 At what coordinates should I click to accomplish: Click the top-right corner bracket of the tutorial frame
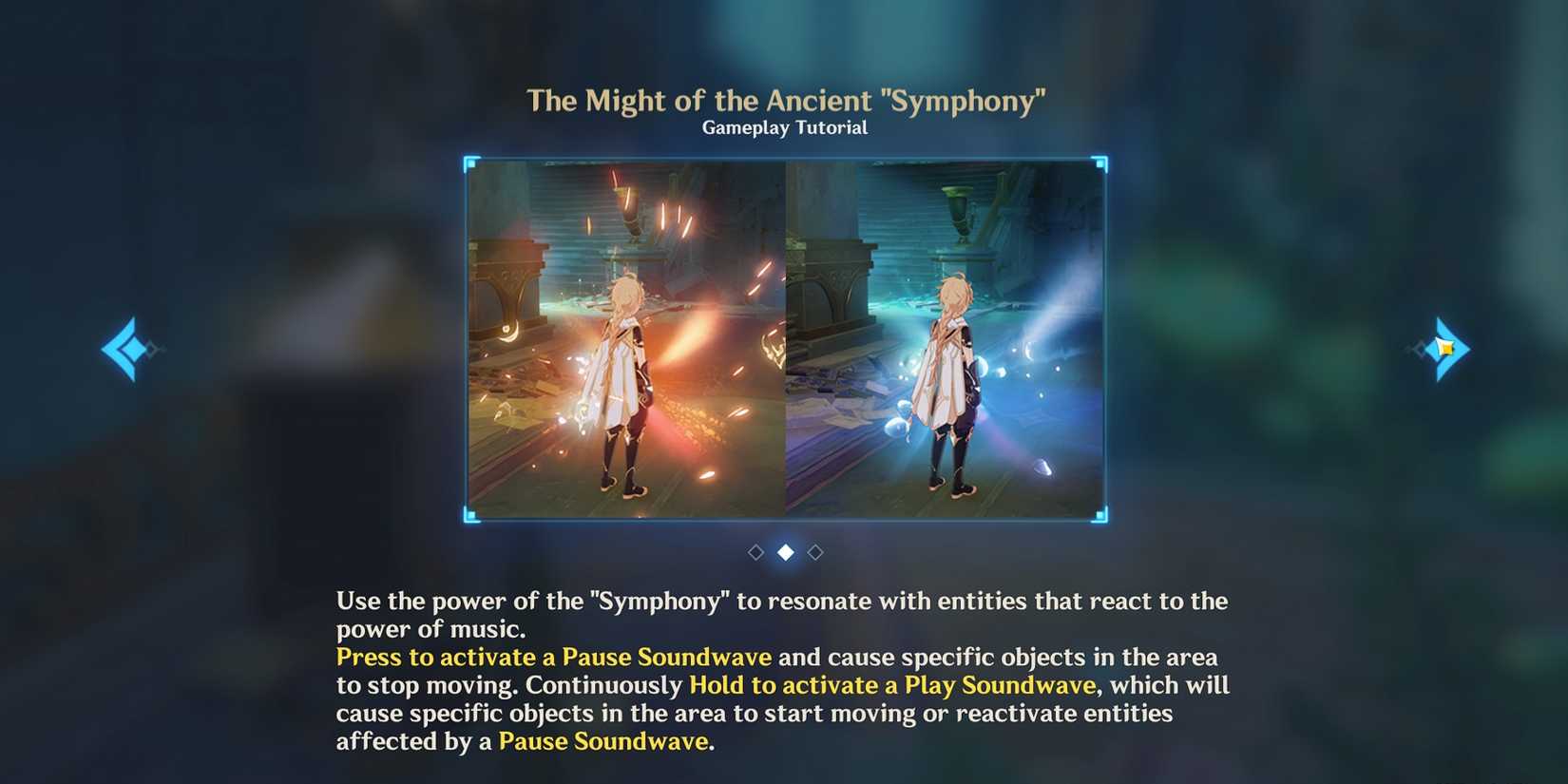[x=1100, y=163]
